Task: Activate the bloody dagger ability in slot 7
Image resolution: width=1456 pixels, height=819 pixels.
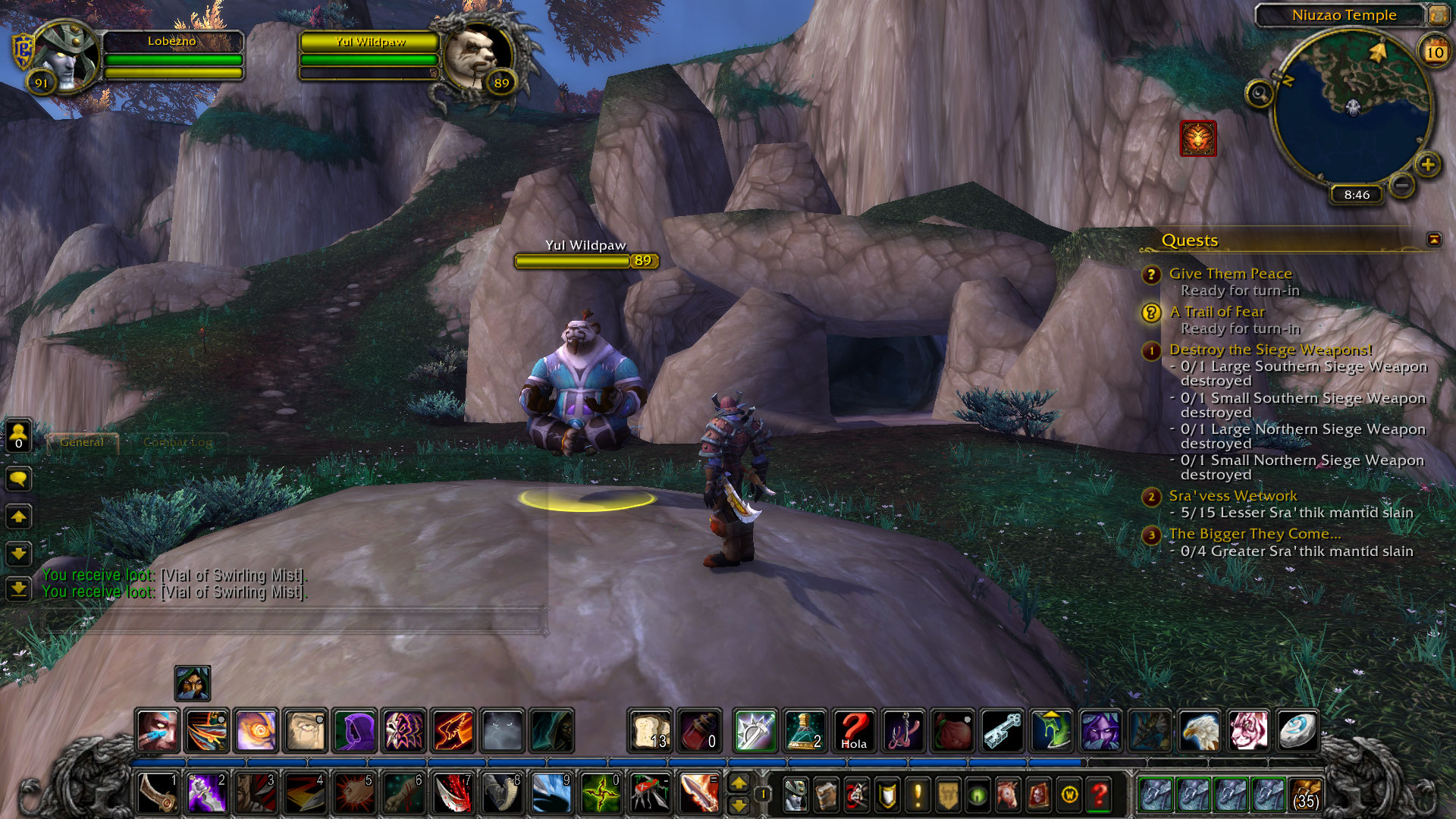Action: click(x=453, y=794)
